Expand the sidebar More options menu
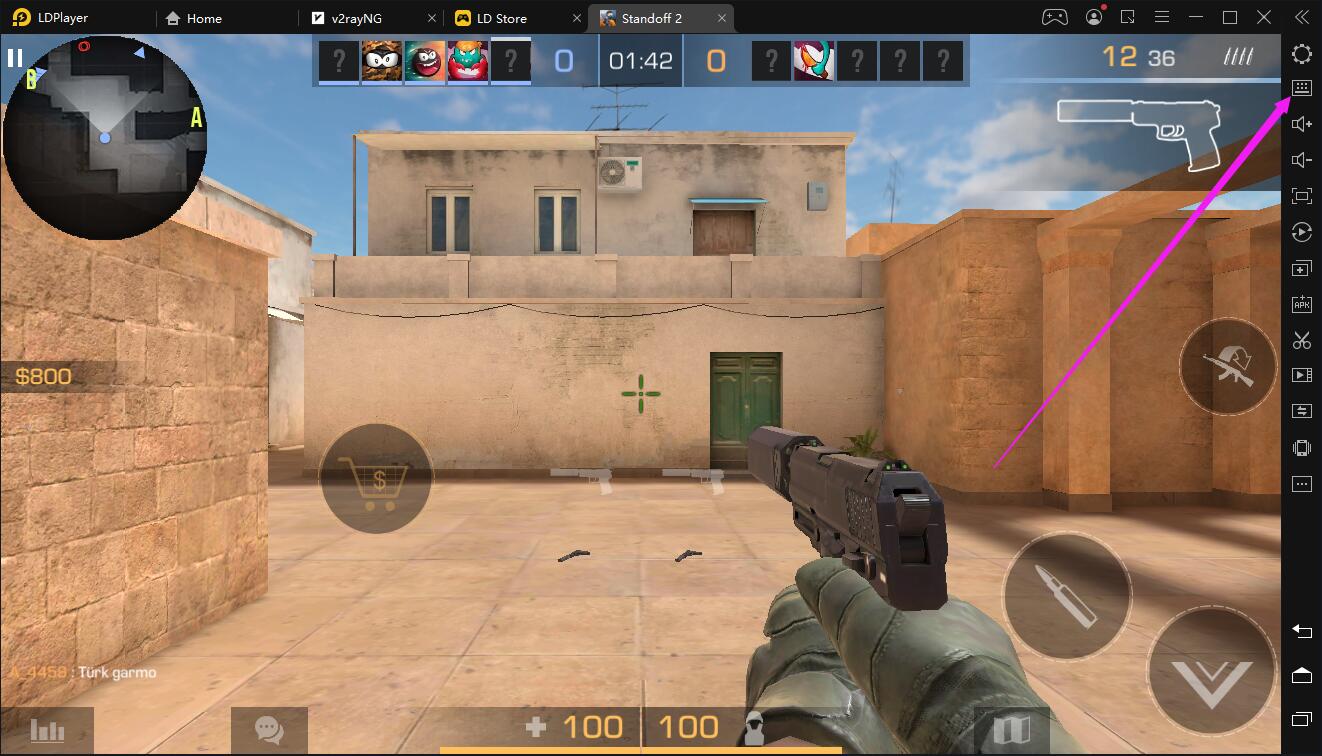The width and height of the screenshot is (1322, 756). click(x=1301, y=483)
